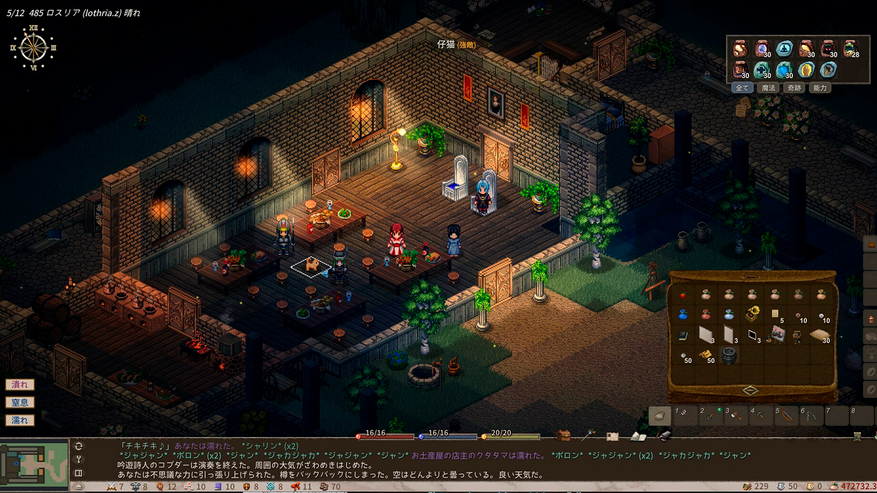Click the sack item with count 30
Image resolution: width=877 pixels, height=493 pixels.
point(819,333)
